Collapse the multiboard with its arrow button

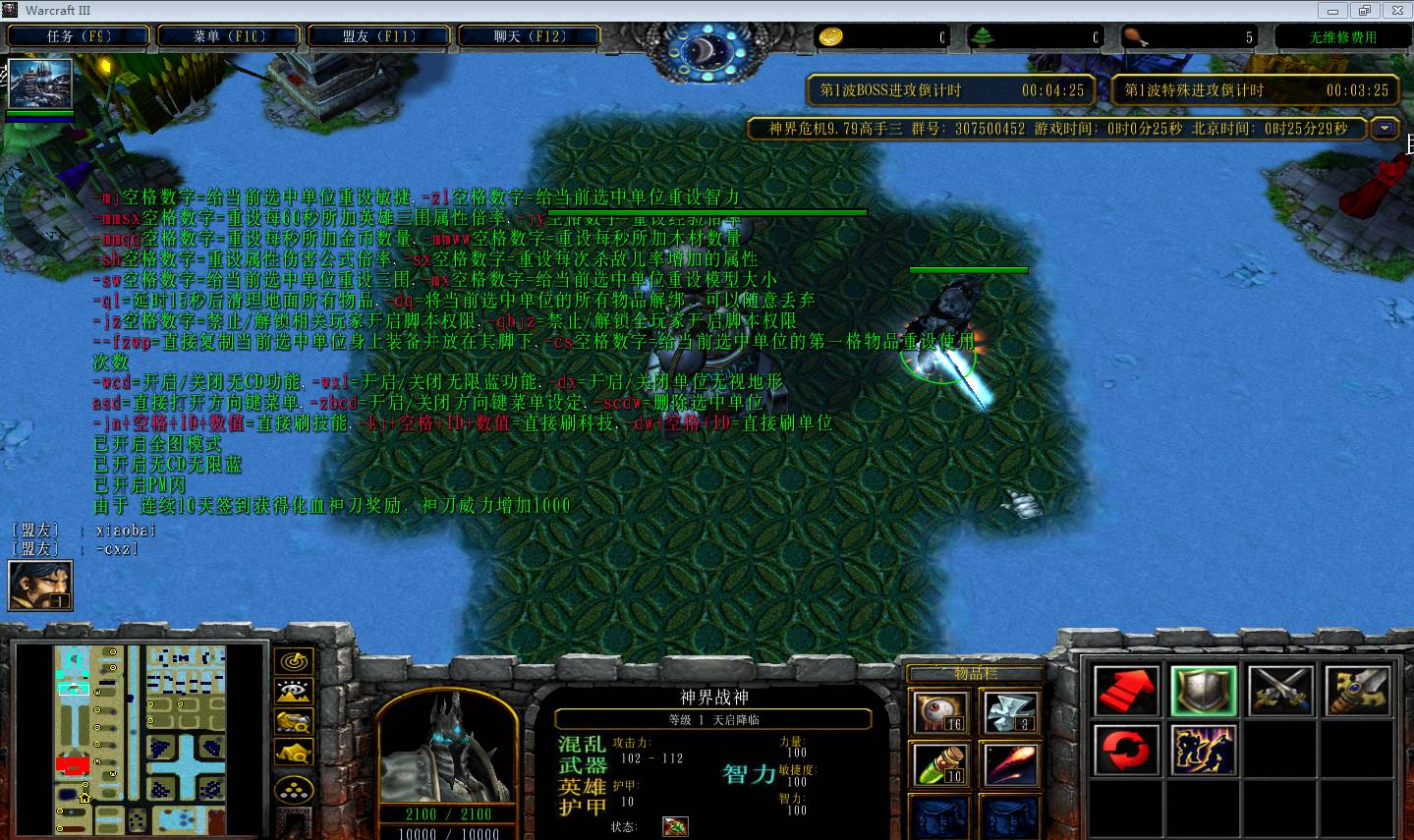coord(1386,129)
